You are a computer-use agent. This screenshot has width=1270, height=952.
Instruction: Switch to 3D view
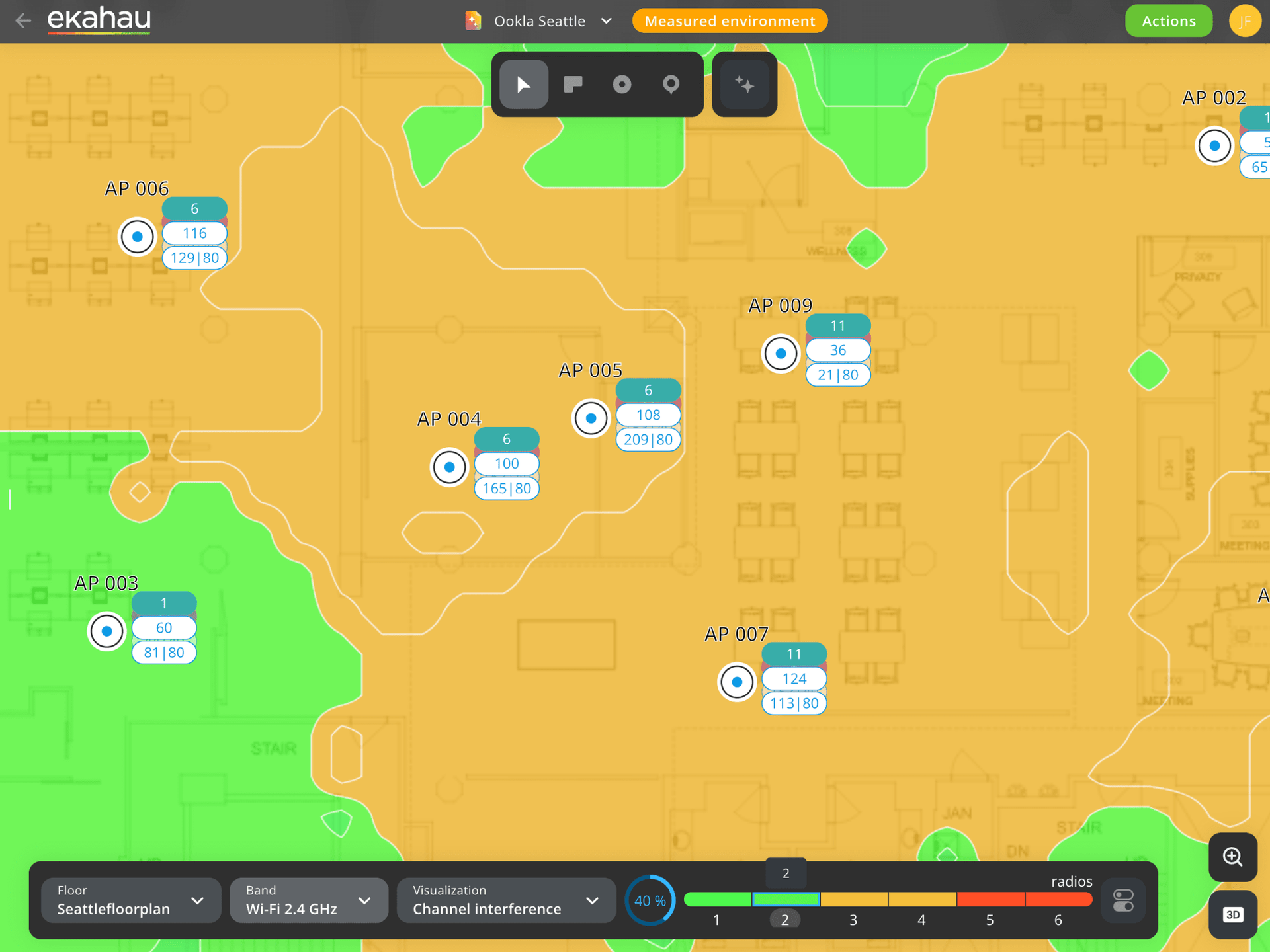pyautogui.click(x=1232, y=914)
